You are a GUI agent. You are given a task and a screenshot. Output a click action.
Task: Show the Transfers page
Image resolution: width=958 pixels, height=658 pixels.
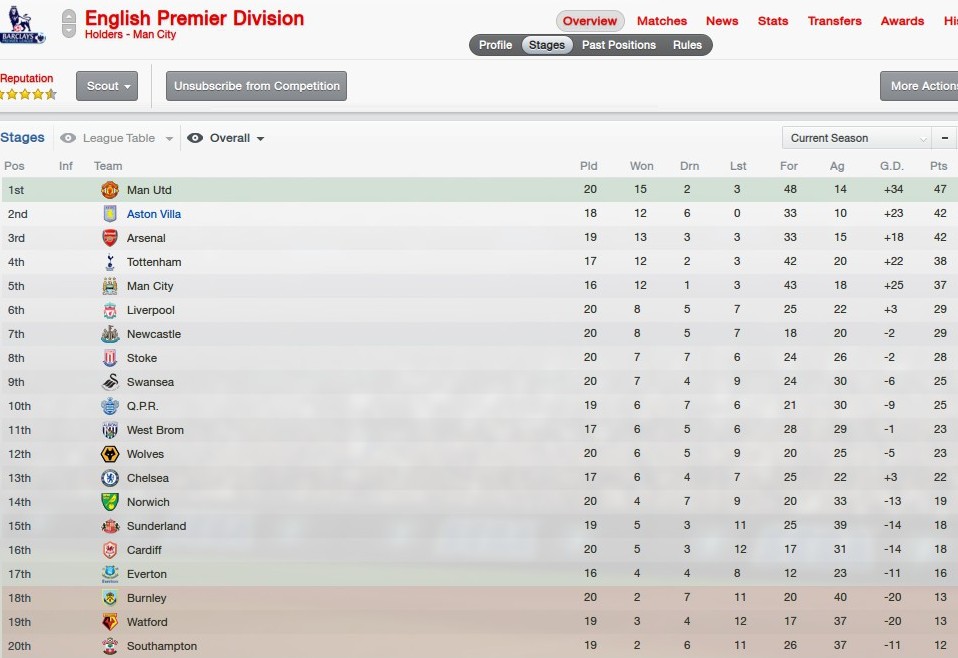(834, 21)
